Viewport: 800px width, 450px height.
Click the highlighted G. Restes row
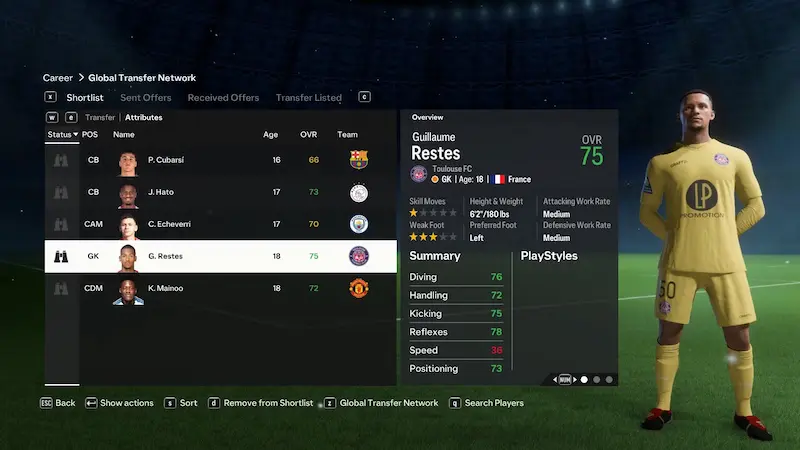tap(222, 256)
